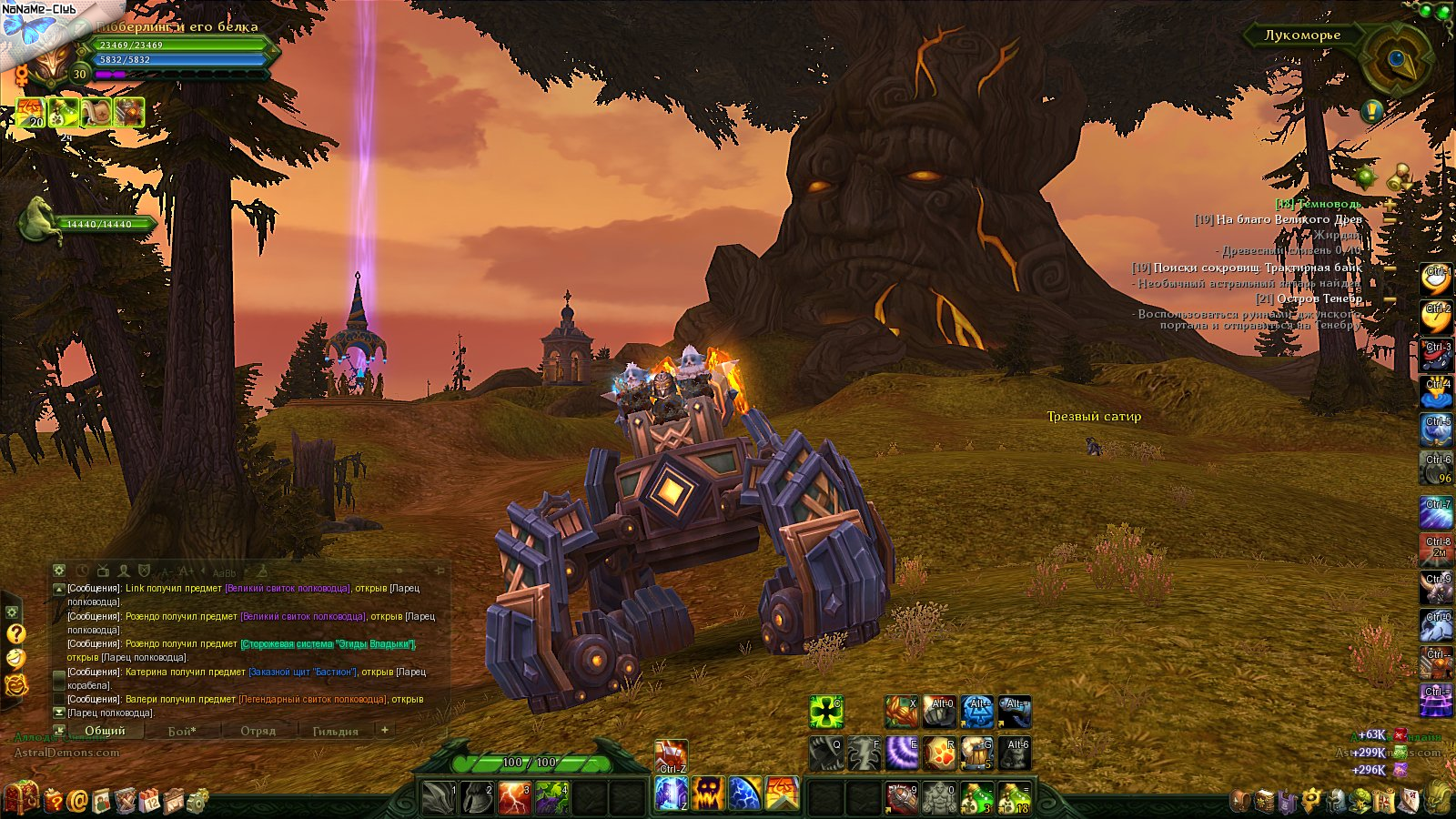
Task: Show the Гильдия chat tab
Action: pyautogui.click(x=335, y=731)
